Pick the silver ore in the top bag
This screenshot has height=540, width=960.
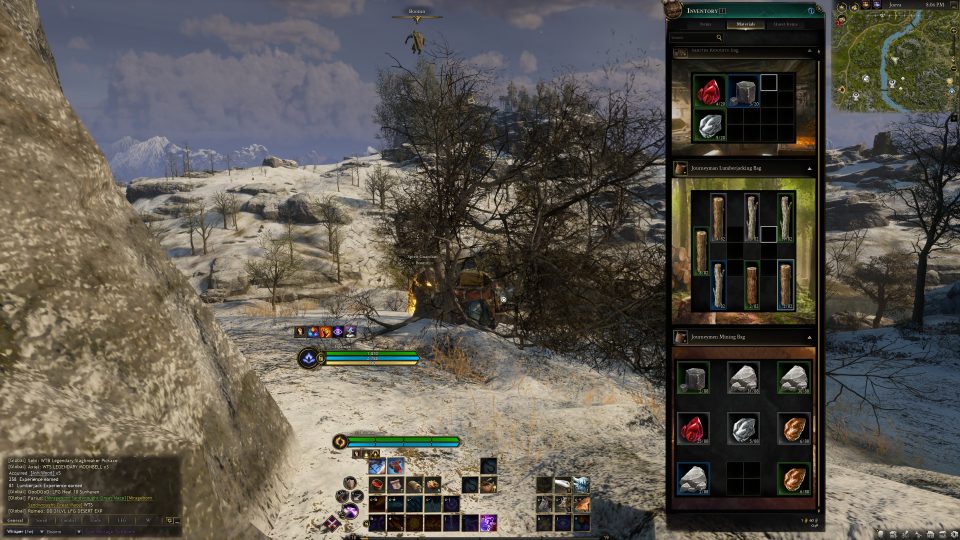point(708,124)
